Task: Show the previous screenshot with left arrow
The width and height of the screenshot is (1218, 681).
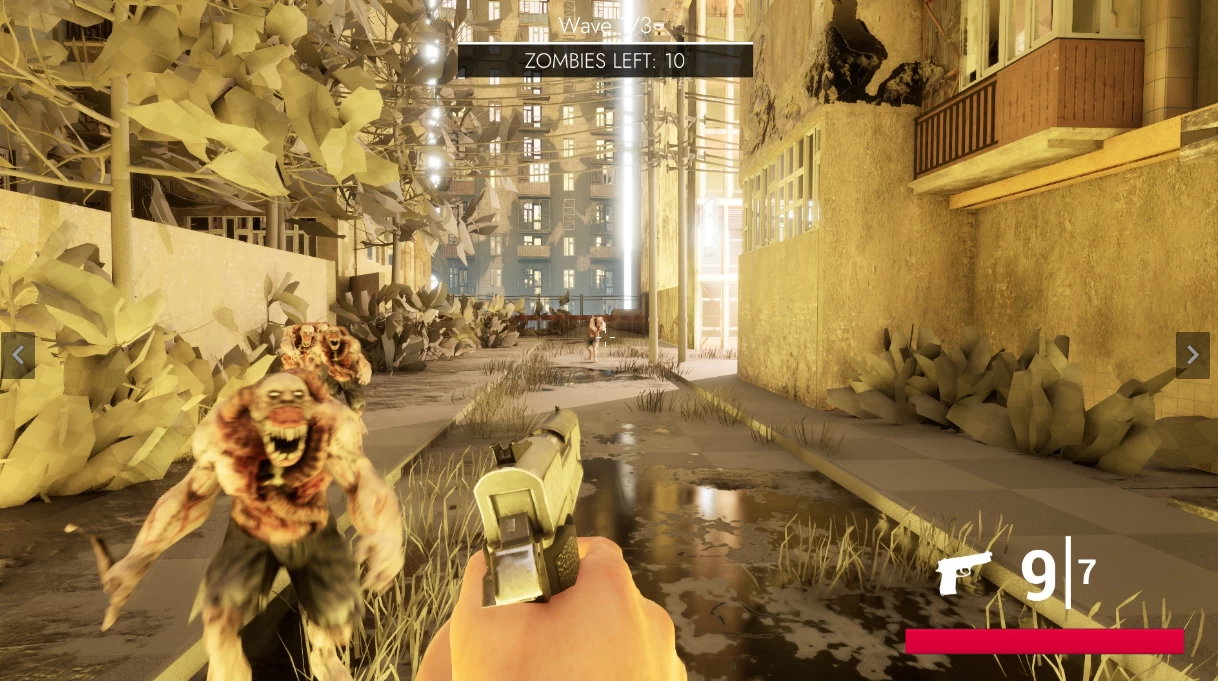Action: tap(17, 355)
